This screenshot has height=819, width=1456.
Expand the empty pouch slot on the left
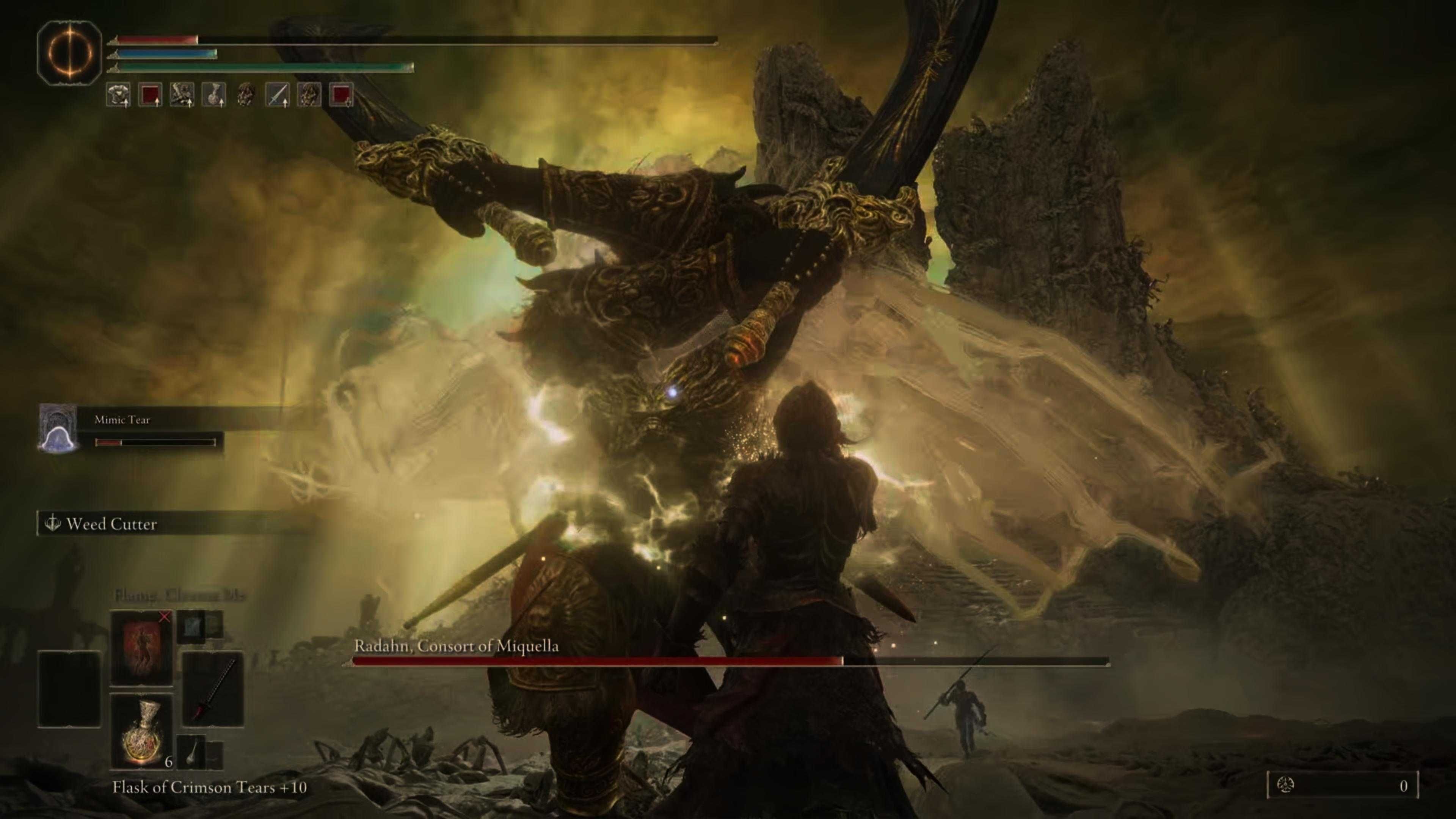tap(68, 689)
